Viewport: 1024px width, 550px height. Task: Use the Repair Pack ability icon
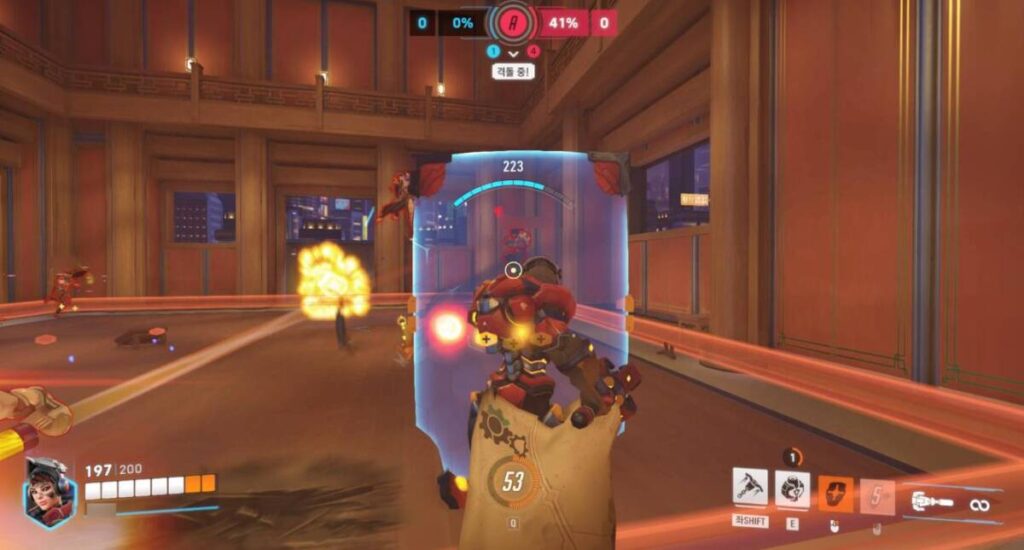[792, 488]
